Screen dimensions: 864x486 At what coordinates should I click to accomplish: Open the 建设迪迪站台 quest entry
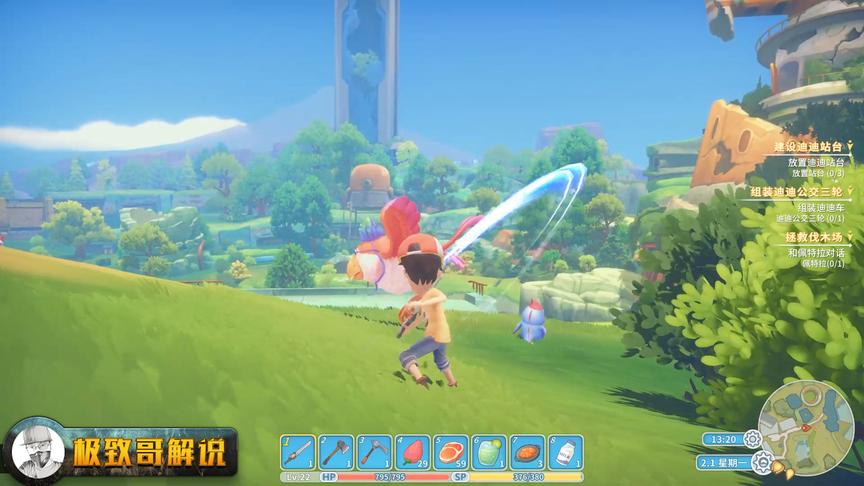pos(810,146)
